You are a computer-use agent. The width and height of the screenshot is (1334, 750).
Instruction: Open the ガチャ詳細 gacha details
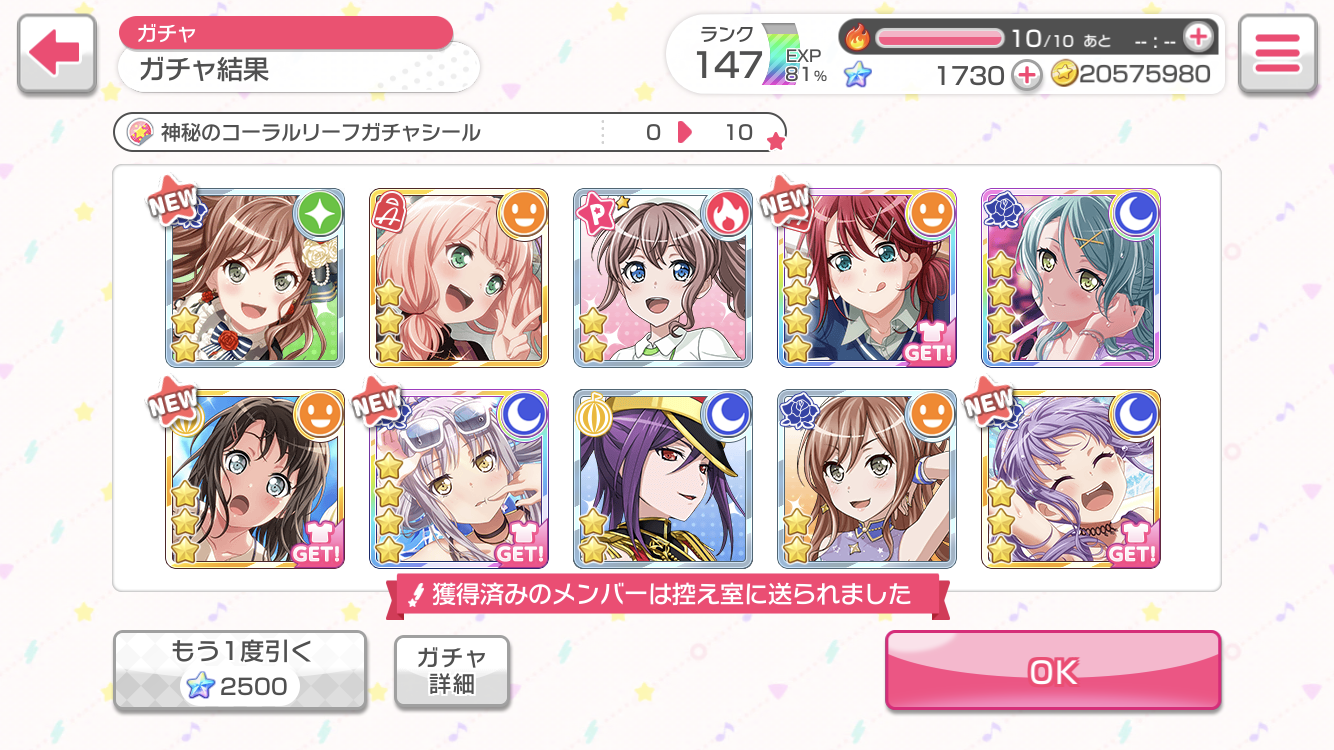(x=451, y=671)
